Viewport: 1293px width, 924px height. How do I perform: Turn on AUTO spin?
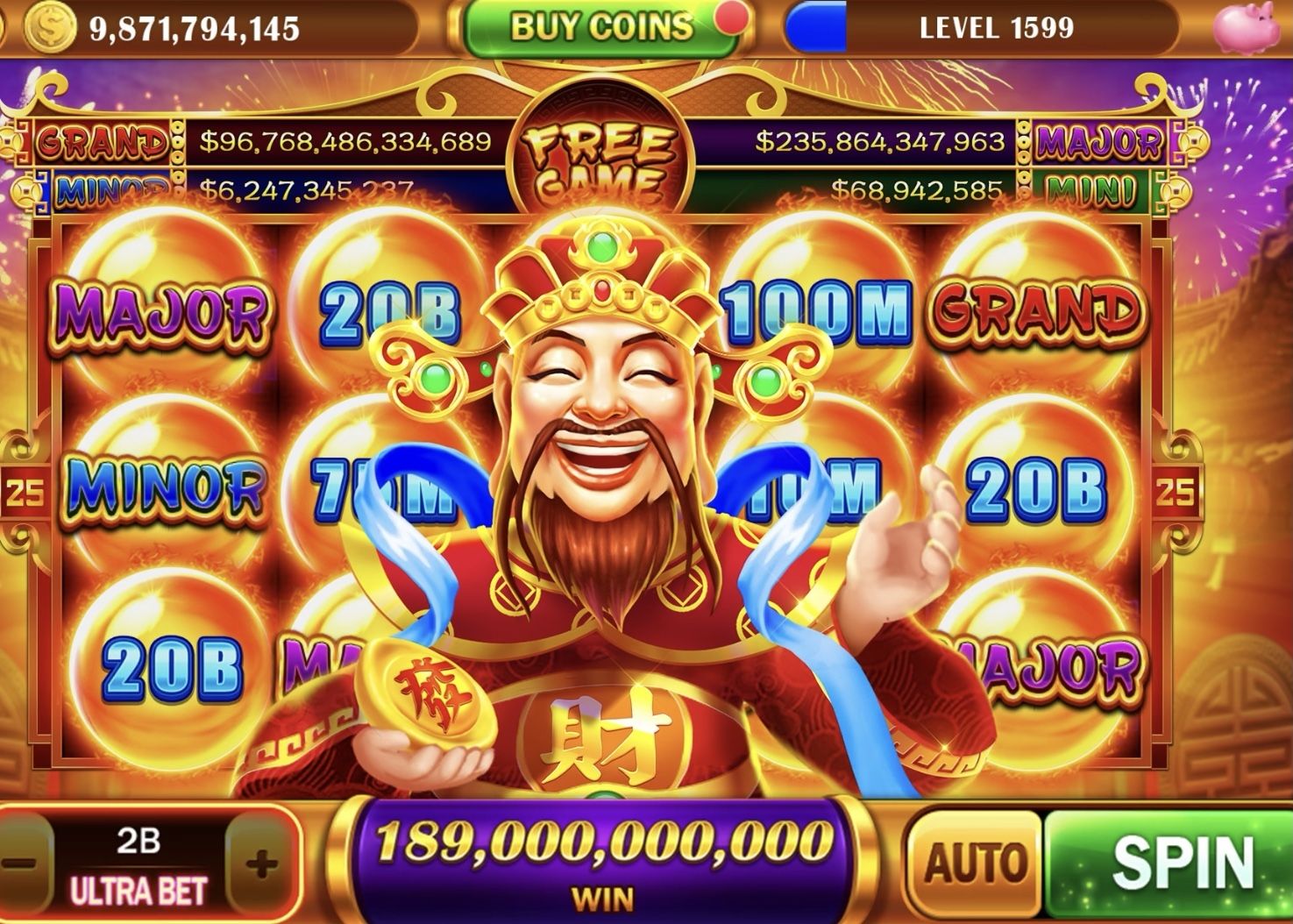click(x=974, y=863)
